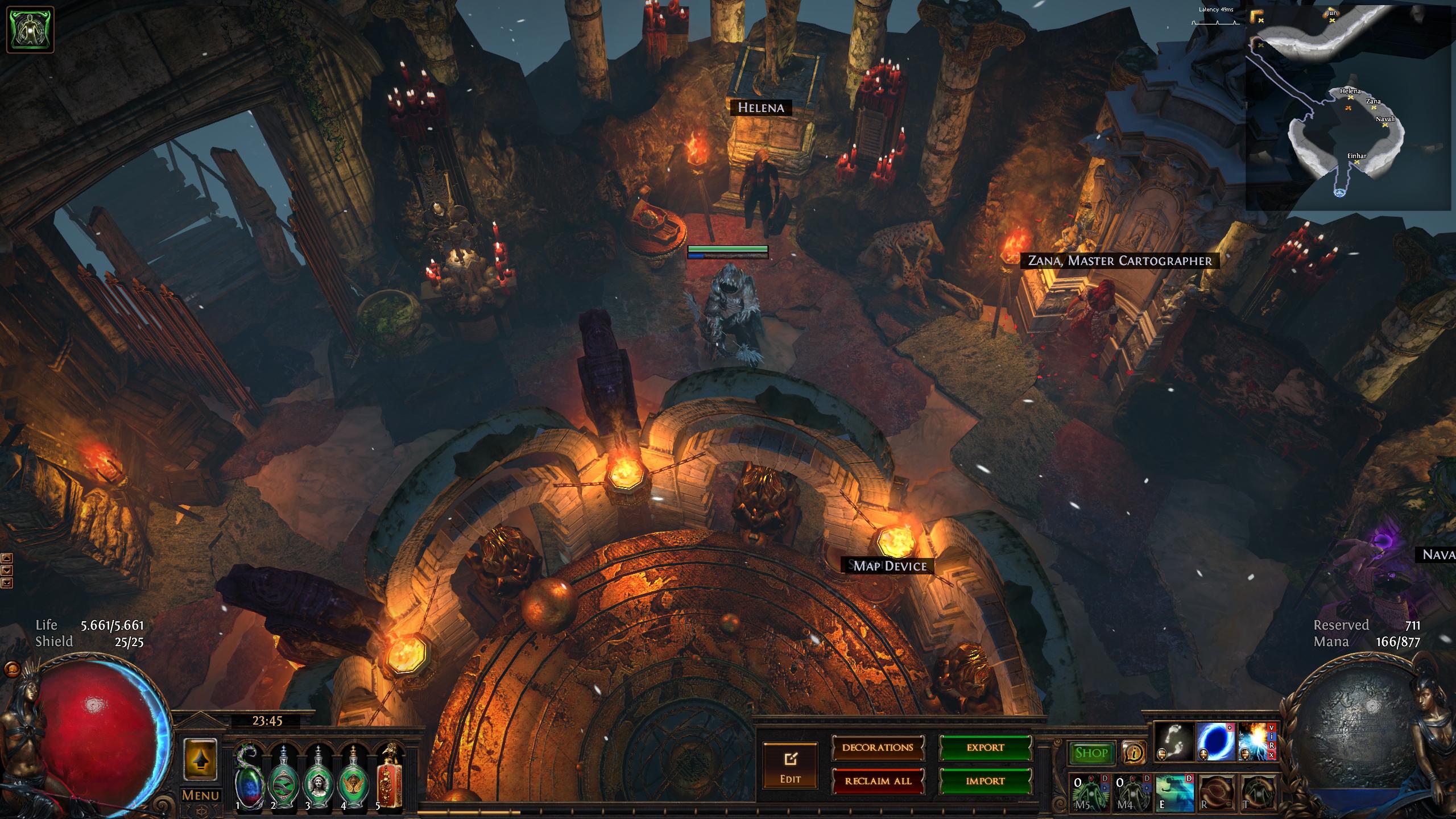Activate the blue portal skill
Image resolution: width=1456 pixels, height=819 pixels.
tap(1216, 742)
